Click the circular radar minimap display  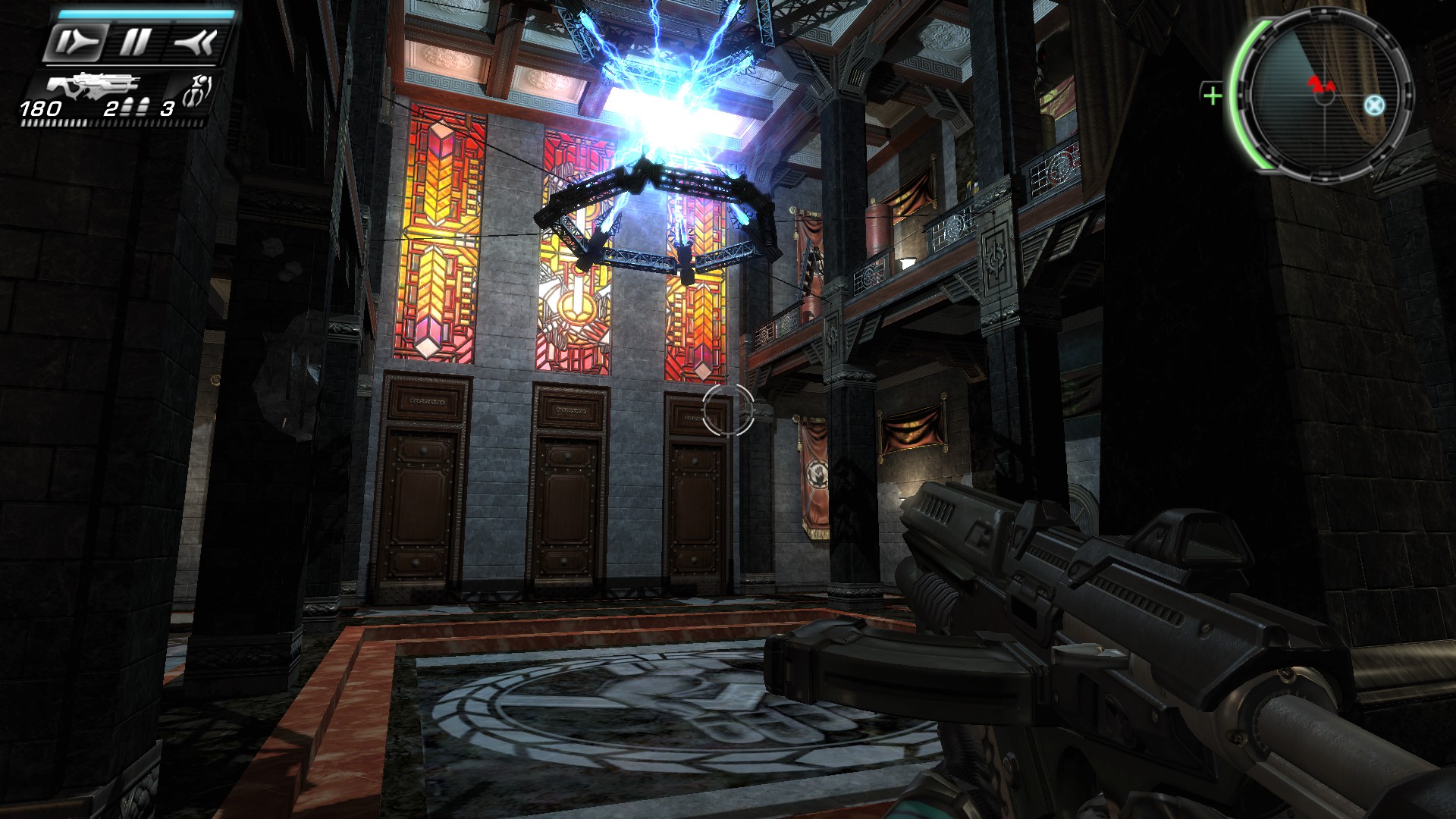point(1325,96)
